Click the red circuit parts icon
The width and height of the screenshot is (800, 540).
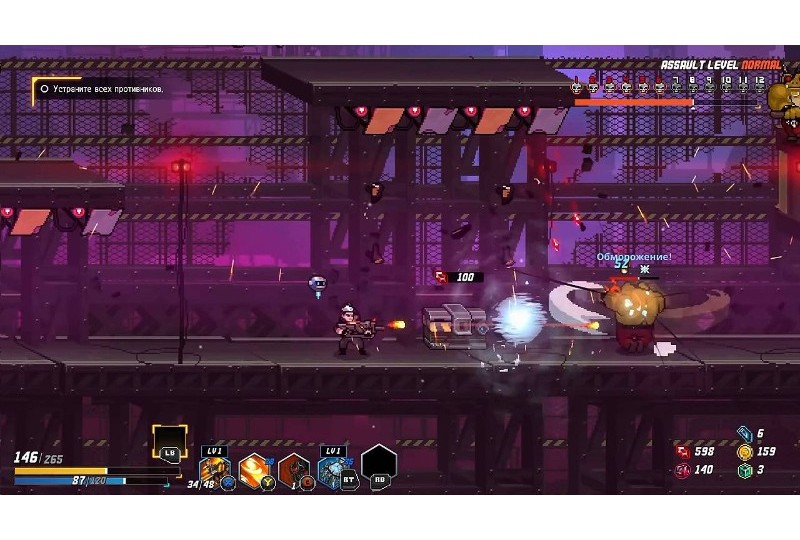point(682,452)
